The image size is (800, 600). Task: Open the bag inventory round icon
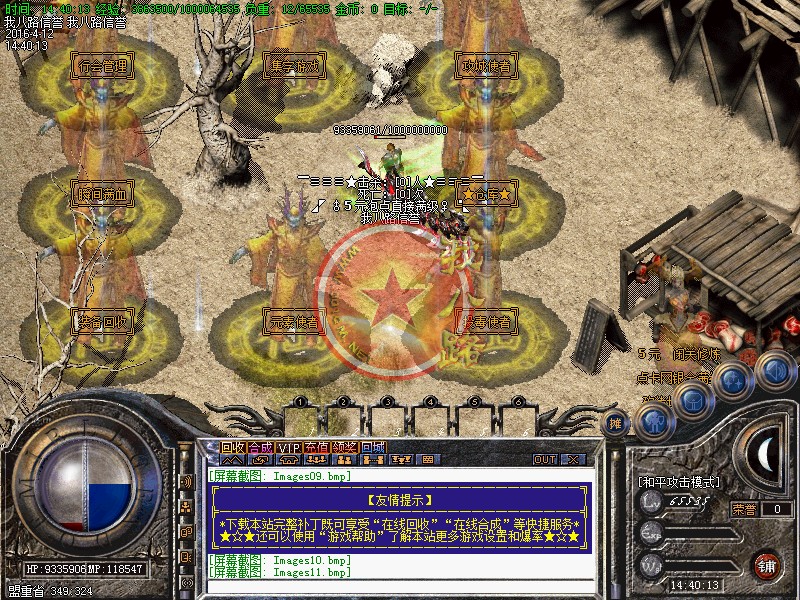coord(693,398)
